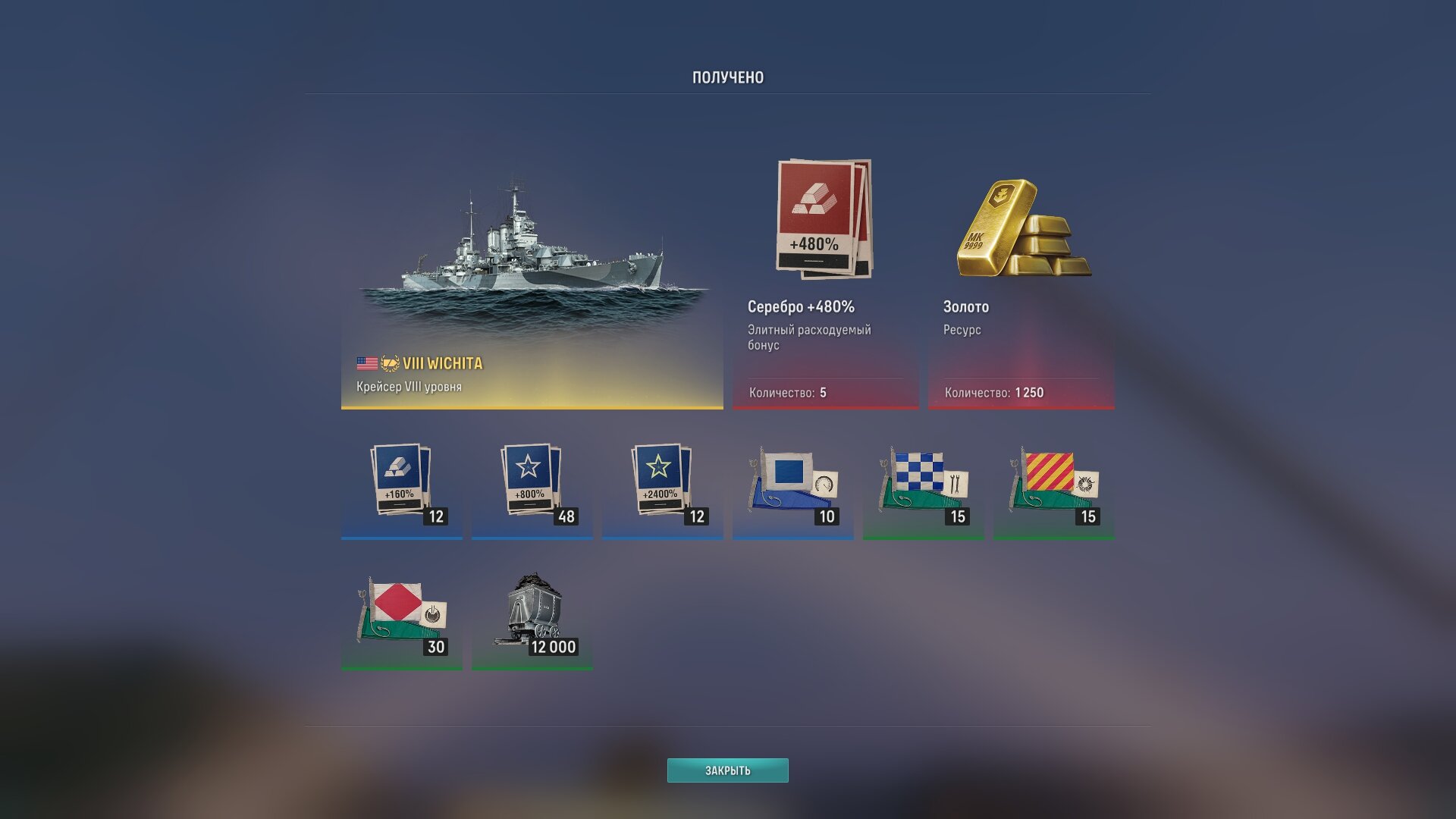Viewport: 1456px width, 819px height.
Task: Select the 12 000 coal cart reward
Action: point(532,616)
